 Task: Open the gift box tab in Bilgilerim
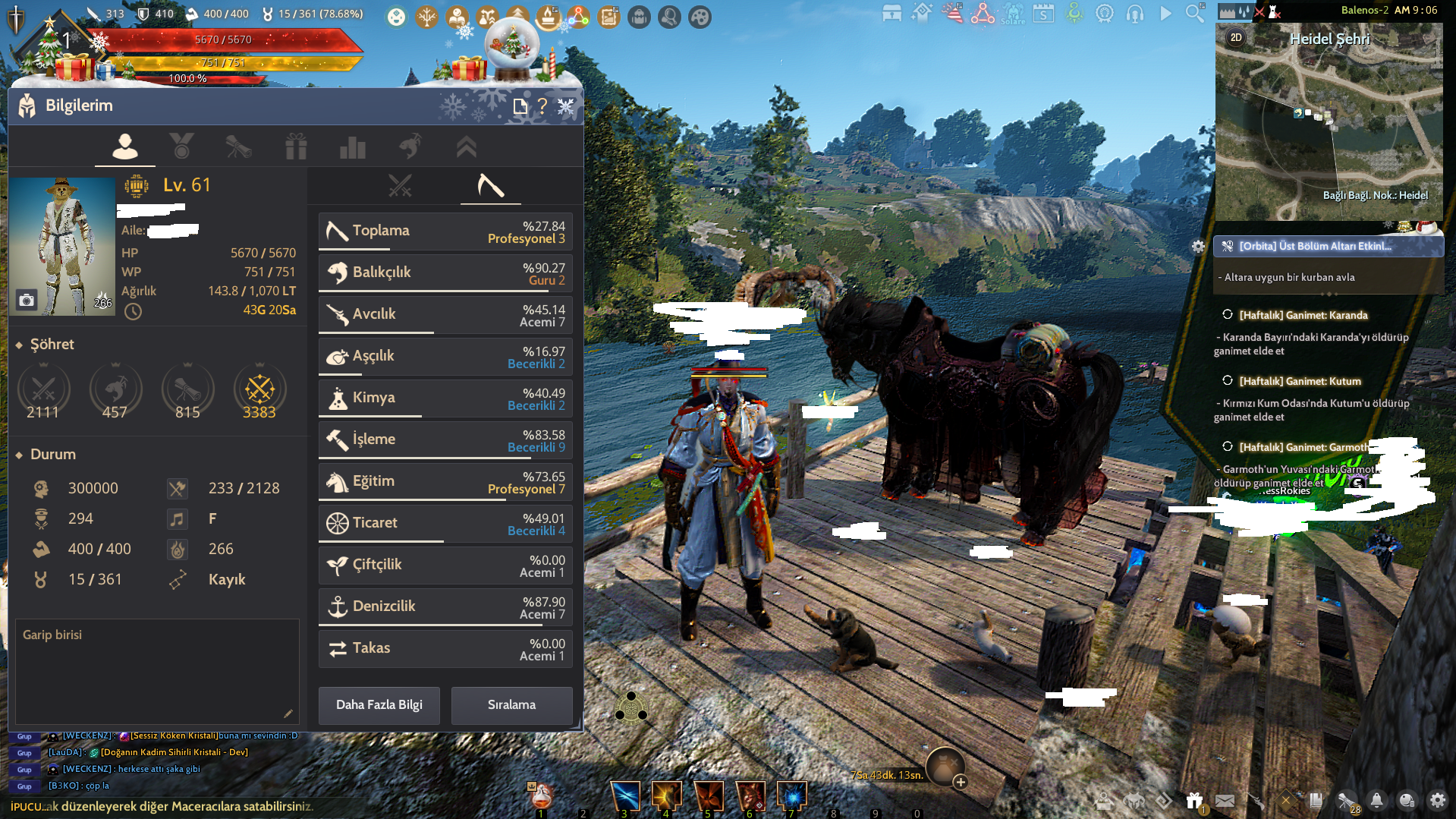pos(296,146)
